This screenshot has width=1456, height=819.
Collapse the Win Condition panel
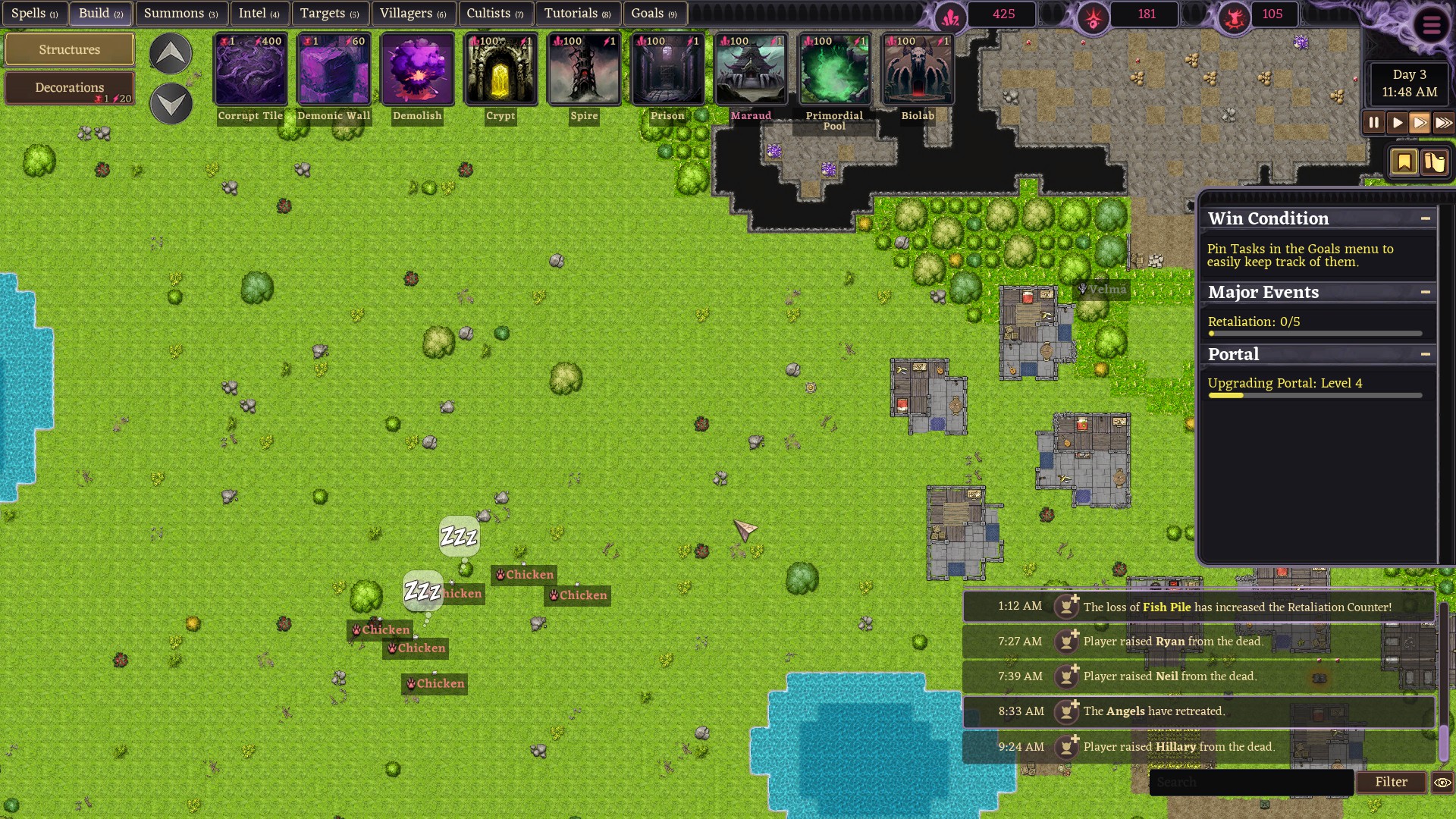[1426, 218]
